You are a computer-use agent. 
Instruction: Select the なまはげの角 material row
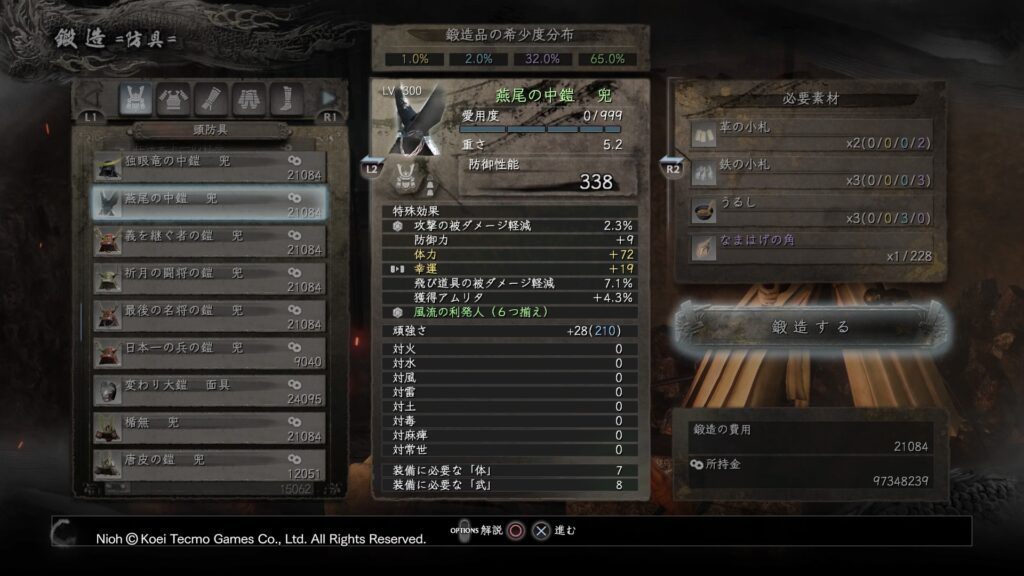(810, 247)
